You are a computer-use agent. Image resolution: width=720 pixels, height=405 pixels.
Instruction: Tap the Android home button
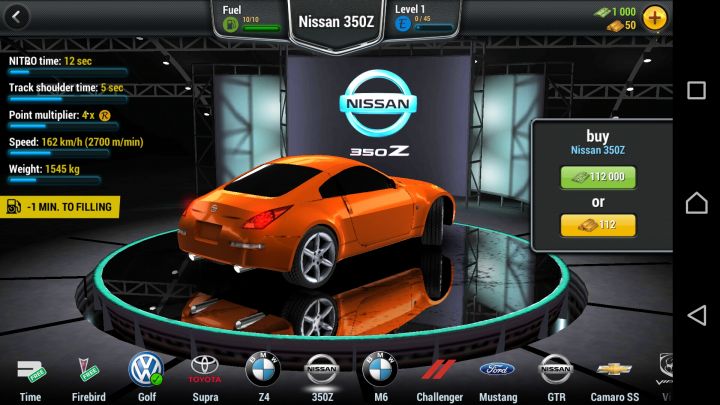[x=696, y=203]
